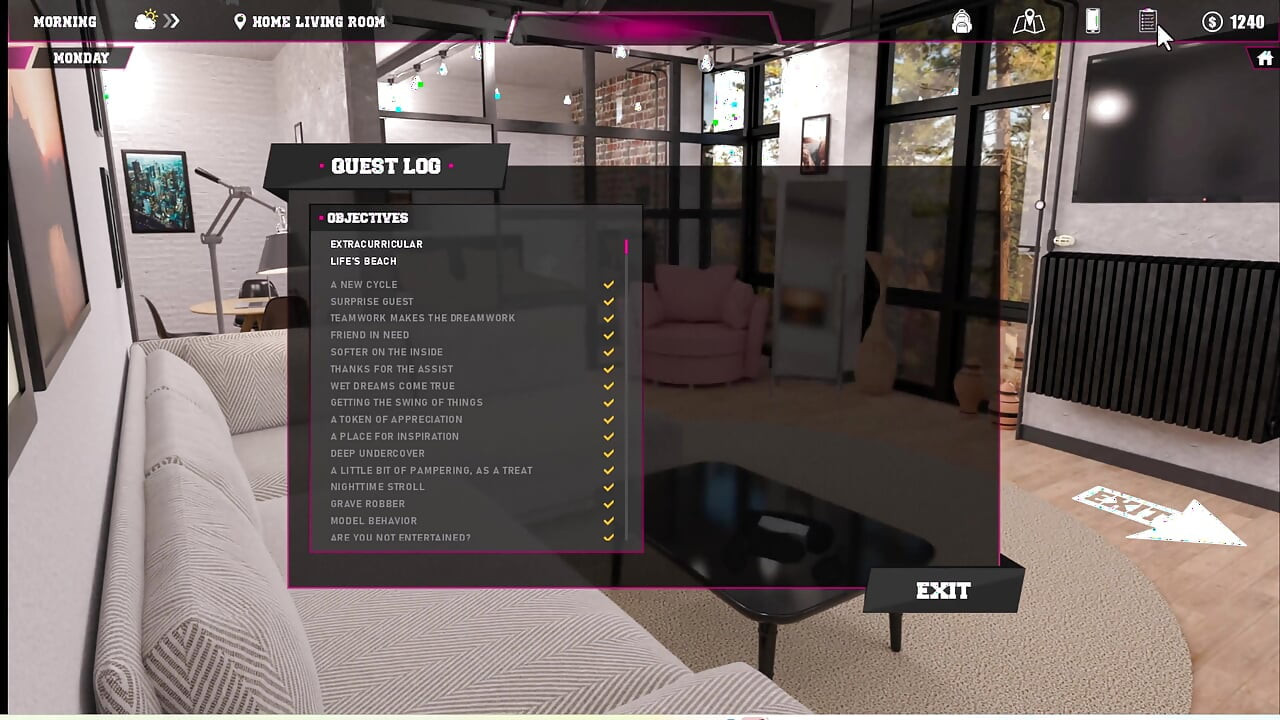The image size is (1280, 720).
Task: Open the backpack inventory icon
Action: pyautogui.click(x=962, y=21)
